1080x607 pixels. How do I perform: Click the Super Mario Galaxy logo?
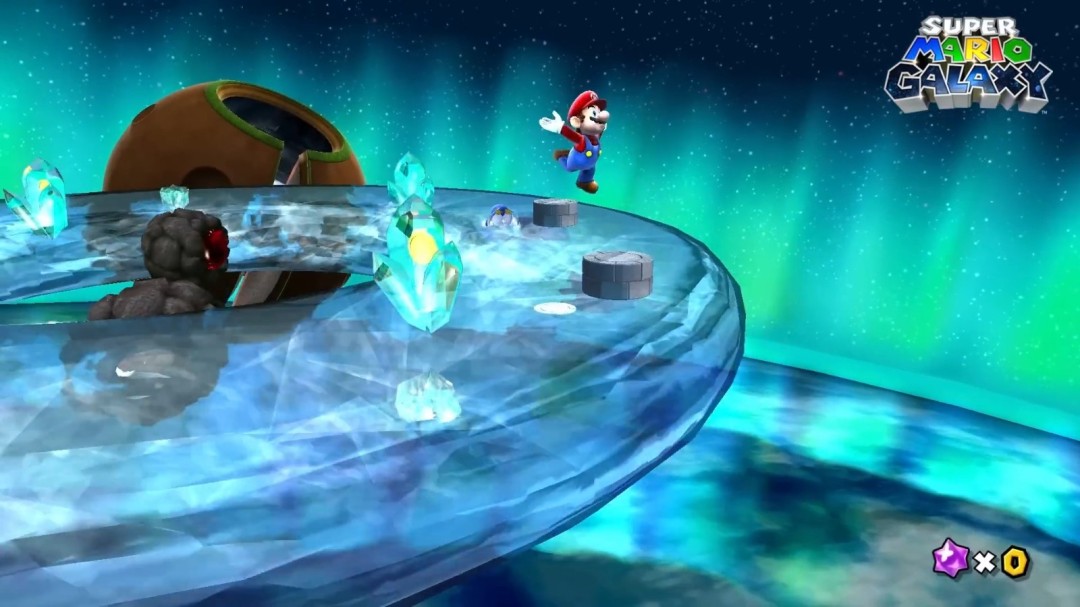pyautogui.click(x=968, y=62)
